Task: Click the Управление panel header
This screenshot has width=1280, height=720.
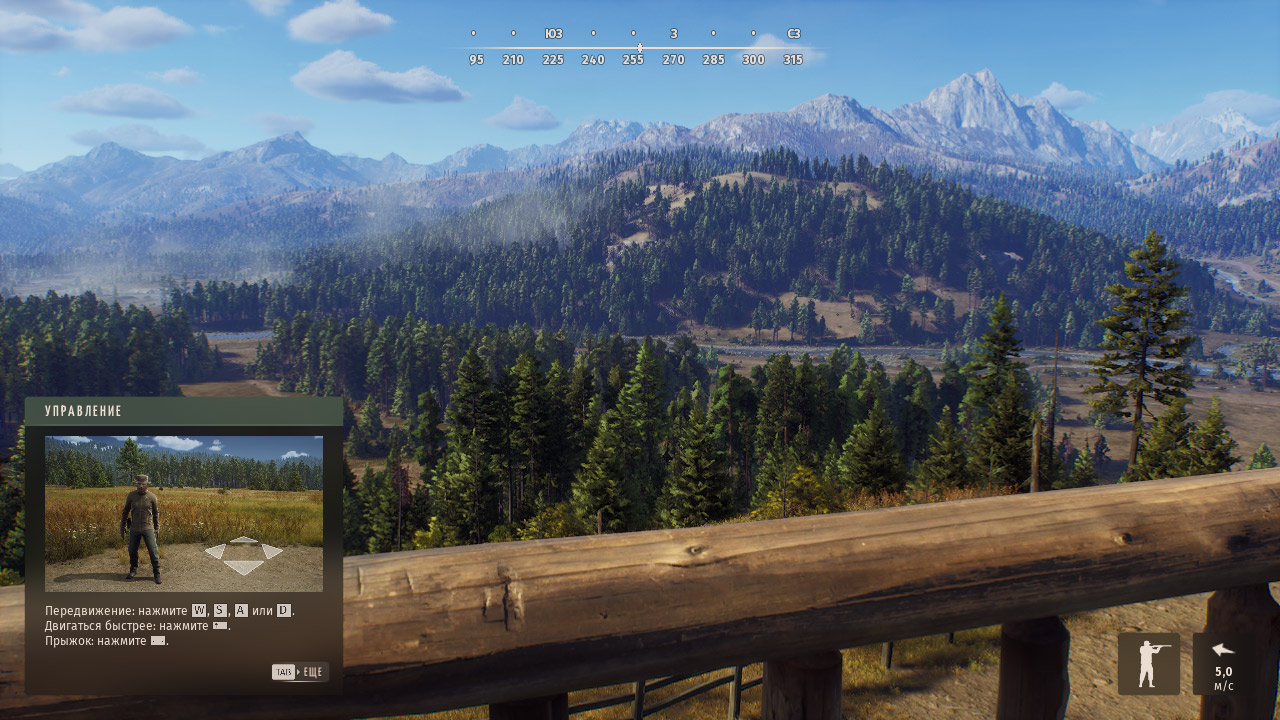Action: (x=184, y=411)
